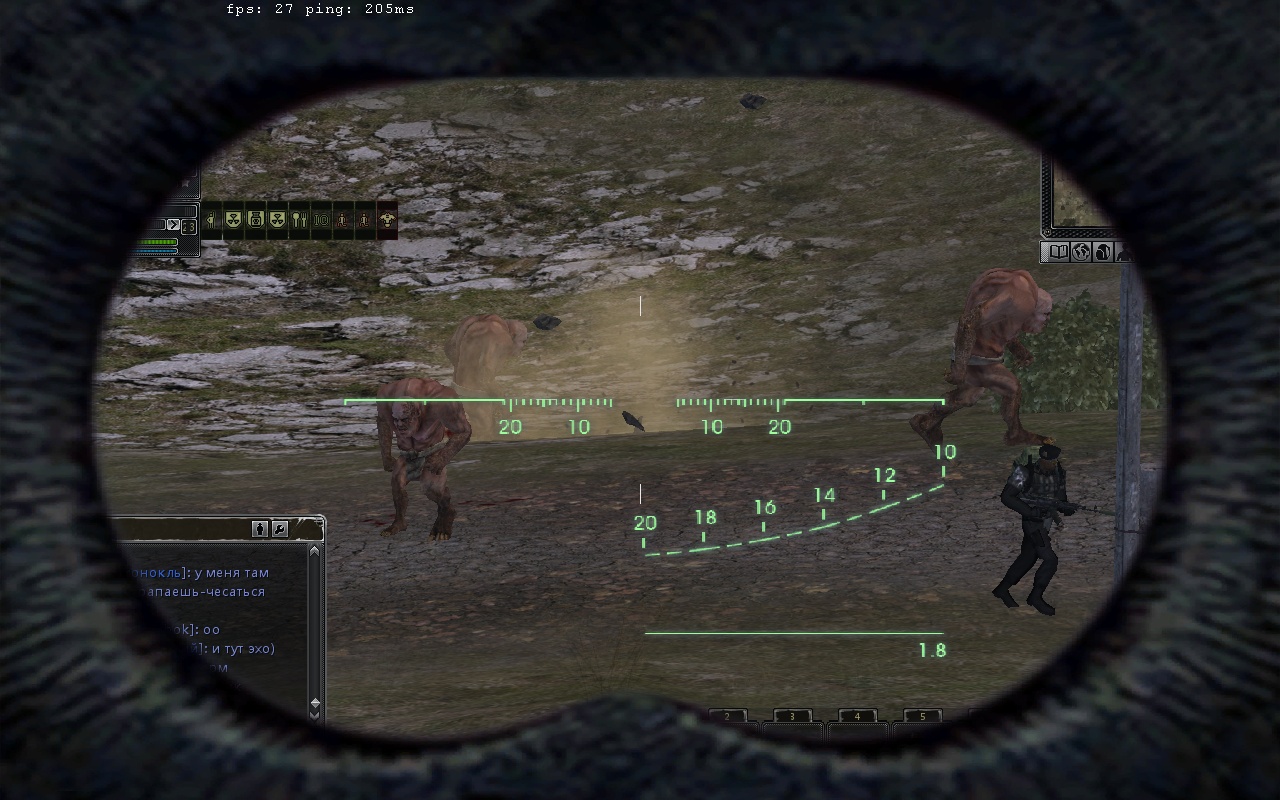Click the fork and spoon hunger status icon

tap(299, 220)
